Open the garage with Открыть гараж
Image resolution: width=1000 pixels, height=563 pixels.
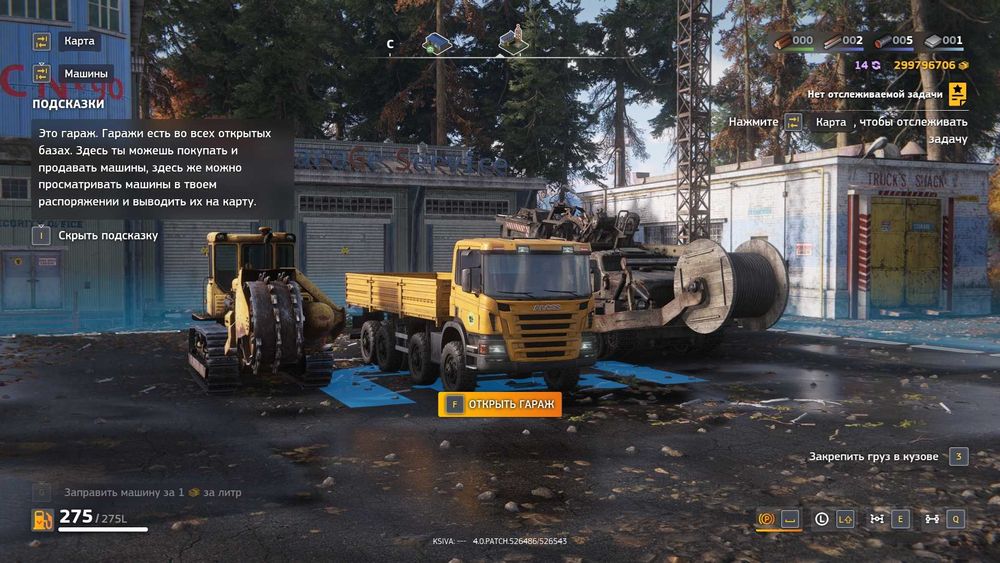pos(500,404)
